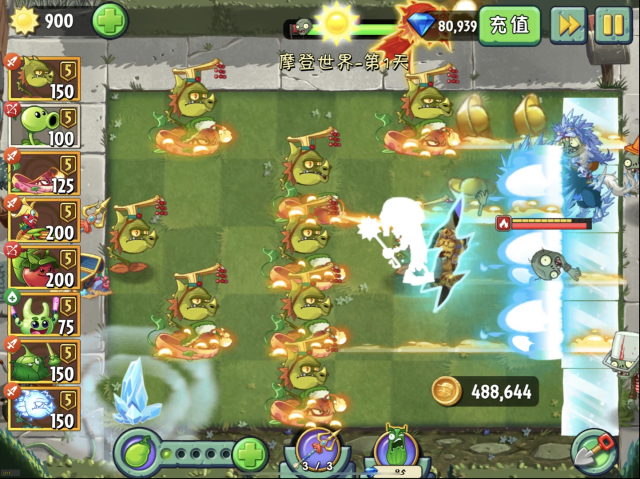Select the shovel tool
Viewport: 640px width, 479px height.
595,452
